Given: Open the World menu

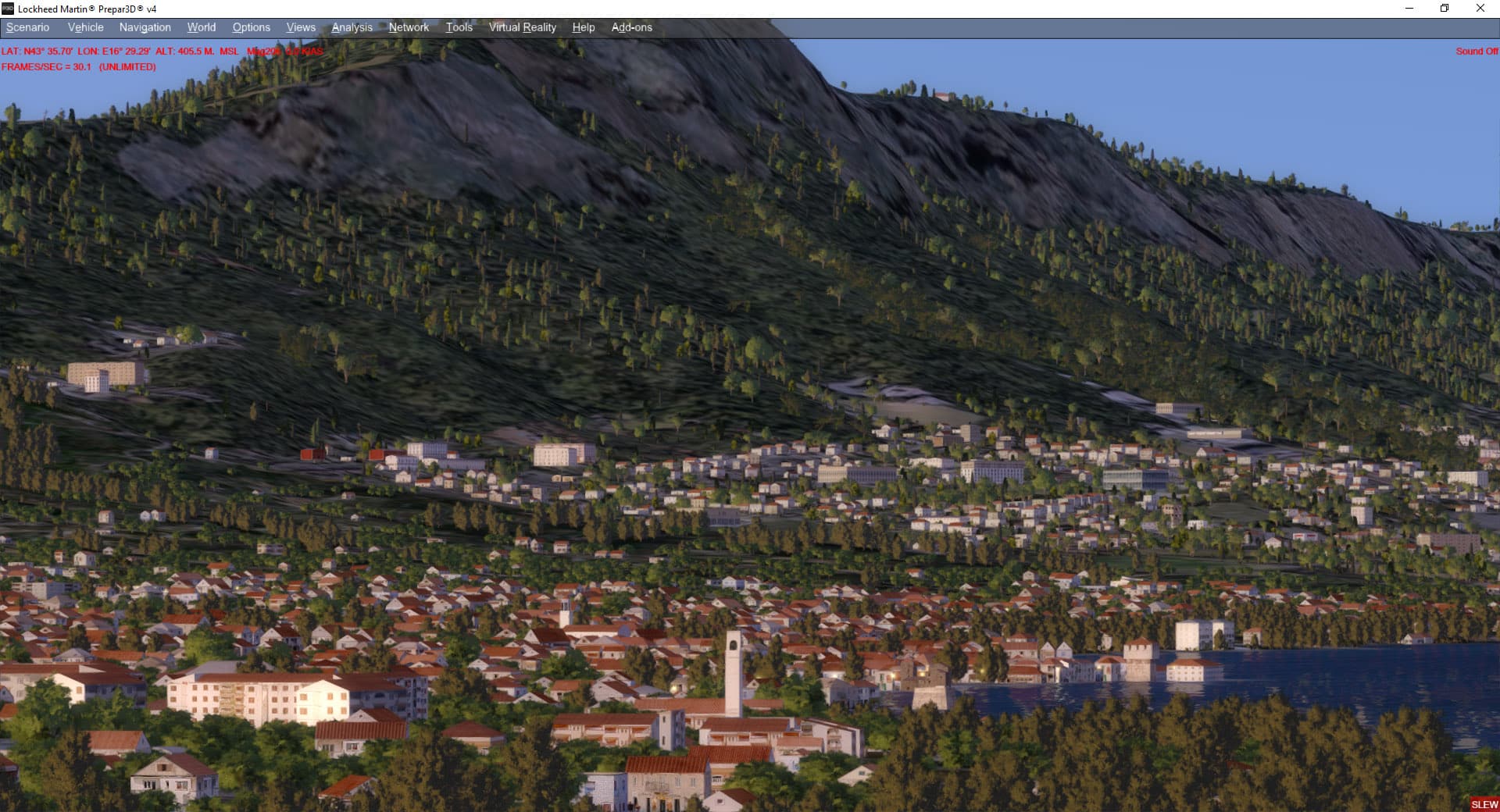Looking at the screenshot, I should (x=201, y=27).
